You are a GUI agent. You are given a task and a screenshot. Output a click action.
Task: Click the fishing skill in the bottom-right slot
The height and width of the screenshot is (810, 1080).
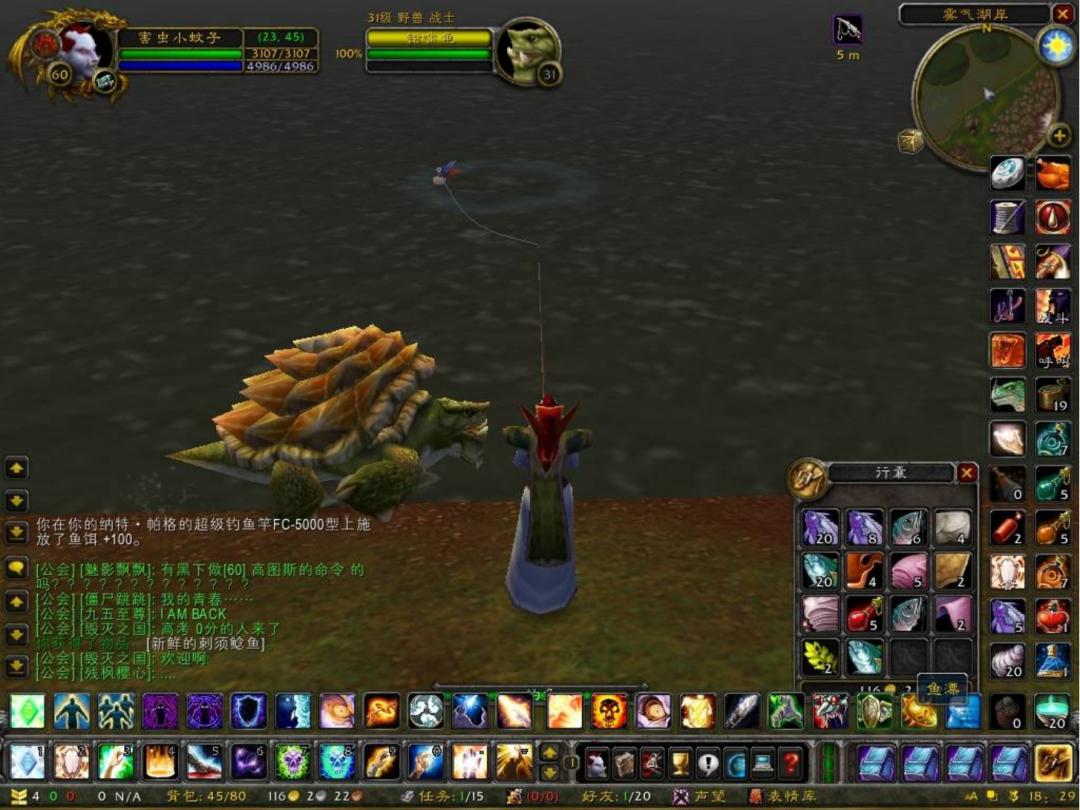pos(1053,762)
